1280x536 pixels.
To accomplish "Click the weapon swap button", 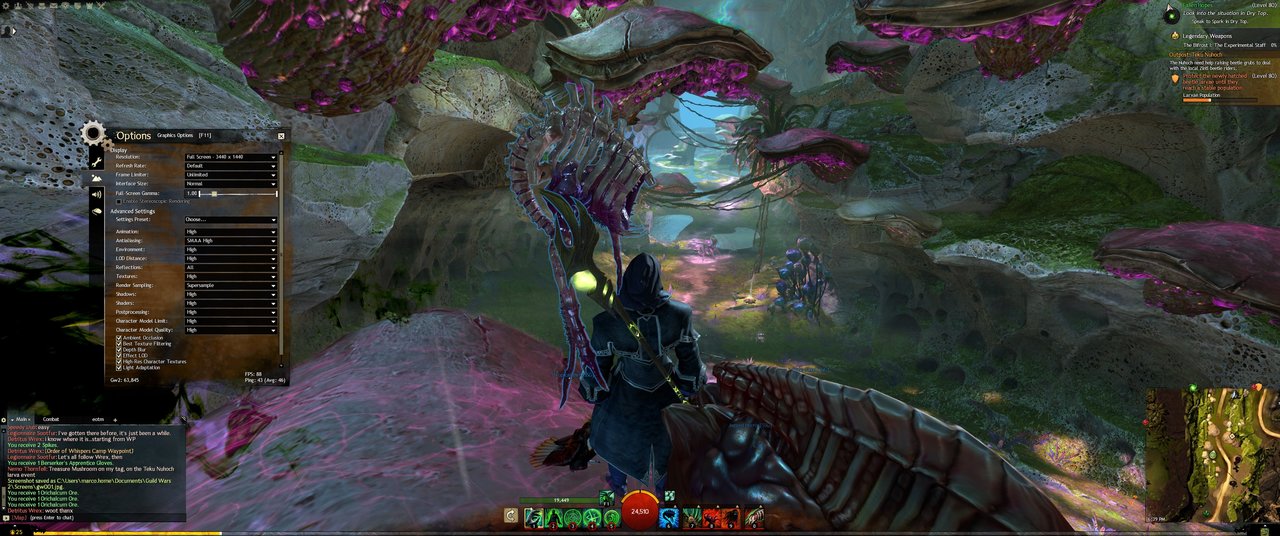I will point(511,516).
